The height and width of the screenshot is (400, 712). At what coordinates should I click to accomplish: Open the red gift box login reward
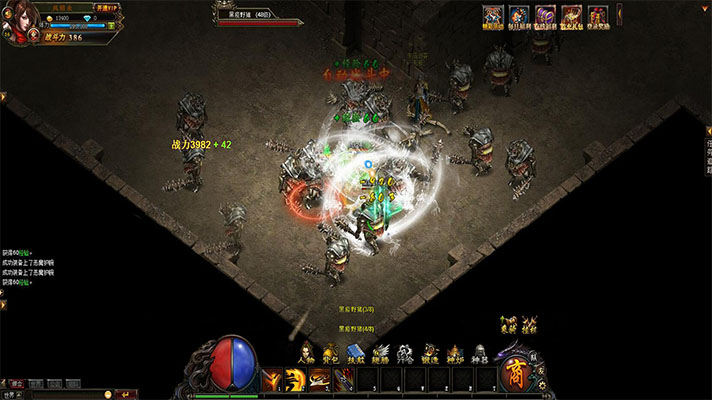click(x=597, y=17)
